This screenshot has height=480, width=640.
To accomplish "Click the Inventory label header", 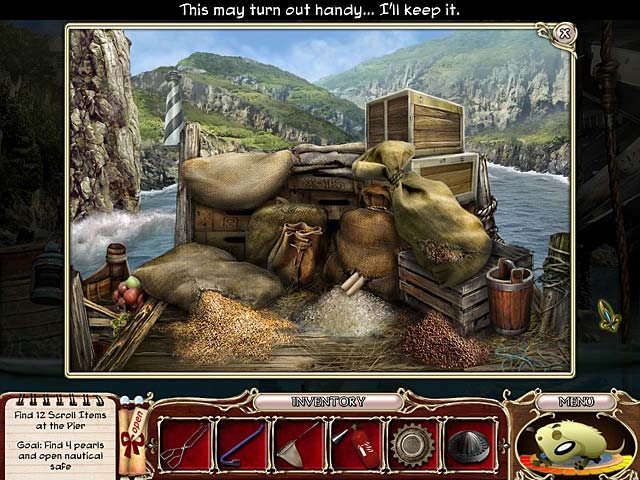I will tap(327, 402).
